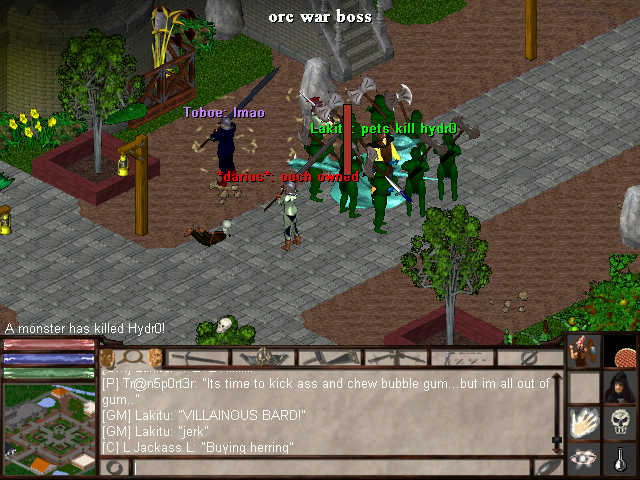Screen dimensions: 640x480
Task: Open the armored figure tab
Action: pyautogui.click(x=264, y=357)
